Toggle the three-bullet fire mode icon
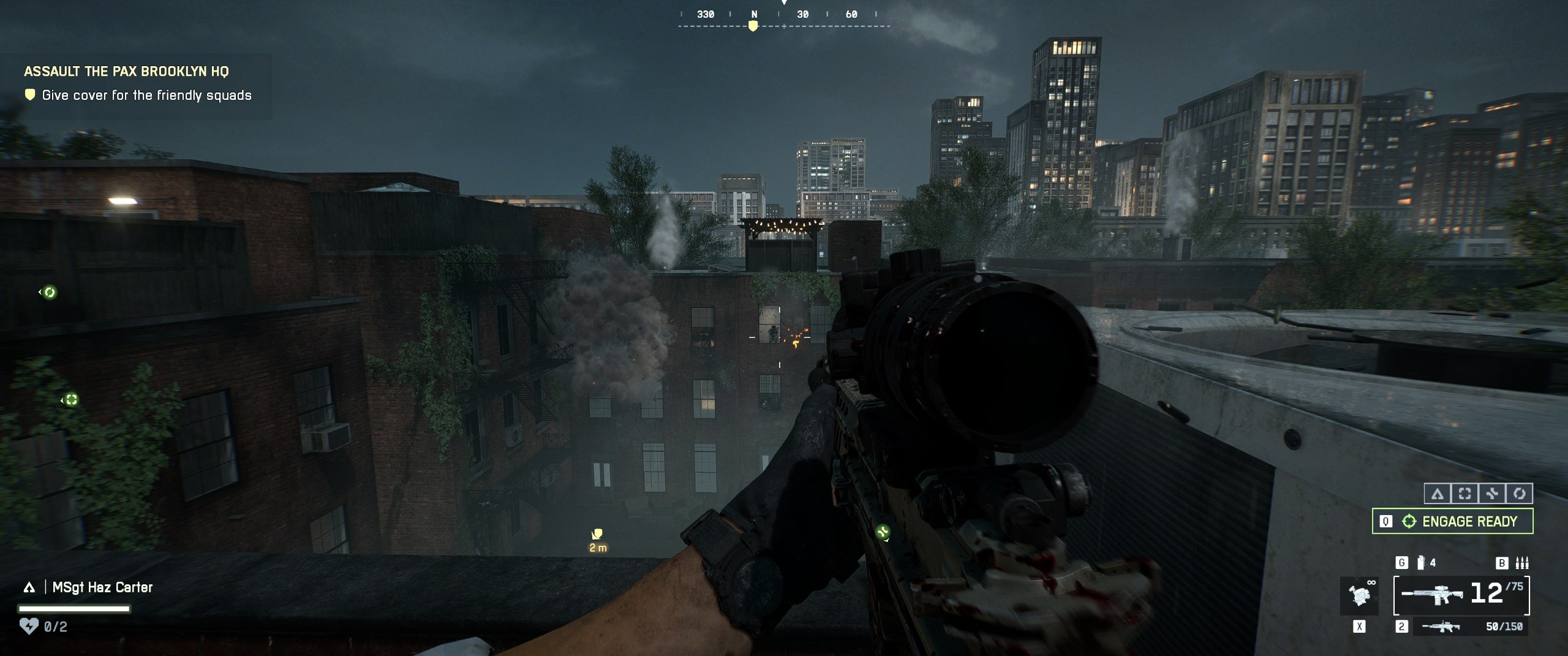This screenshot has width=1568, height=656. 1522,563
